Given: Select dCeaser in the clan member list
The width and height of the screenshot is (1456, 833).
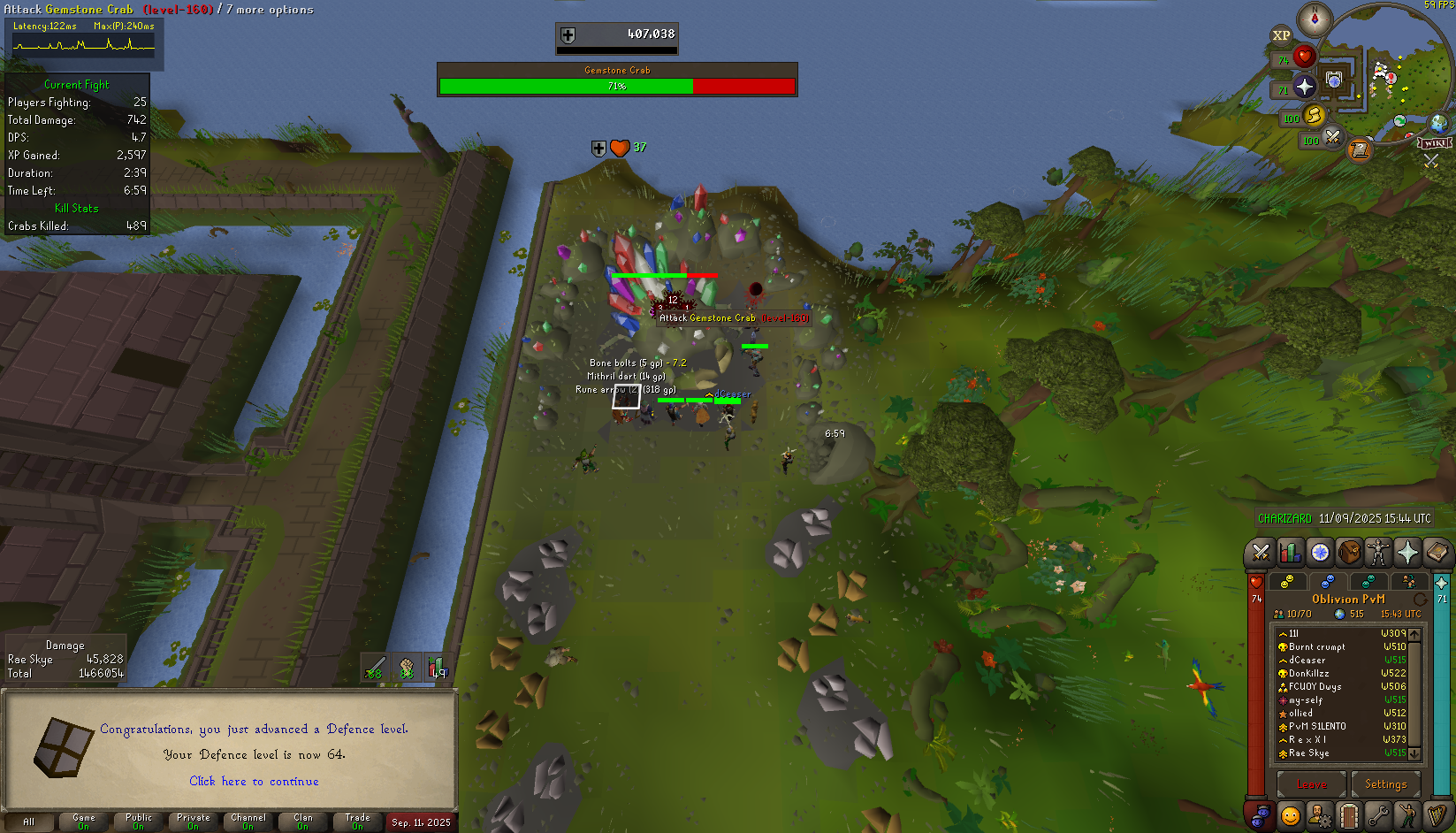Looking at the screenshot, I should point(1307,661).
